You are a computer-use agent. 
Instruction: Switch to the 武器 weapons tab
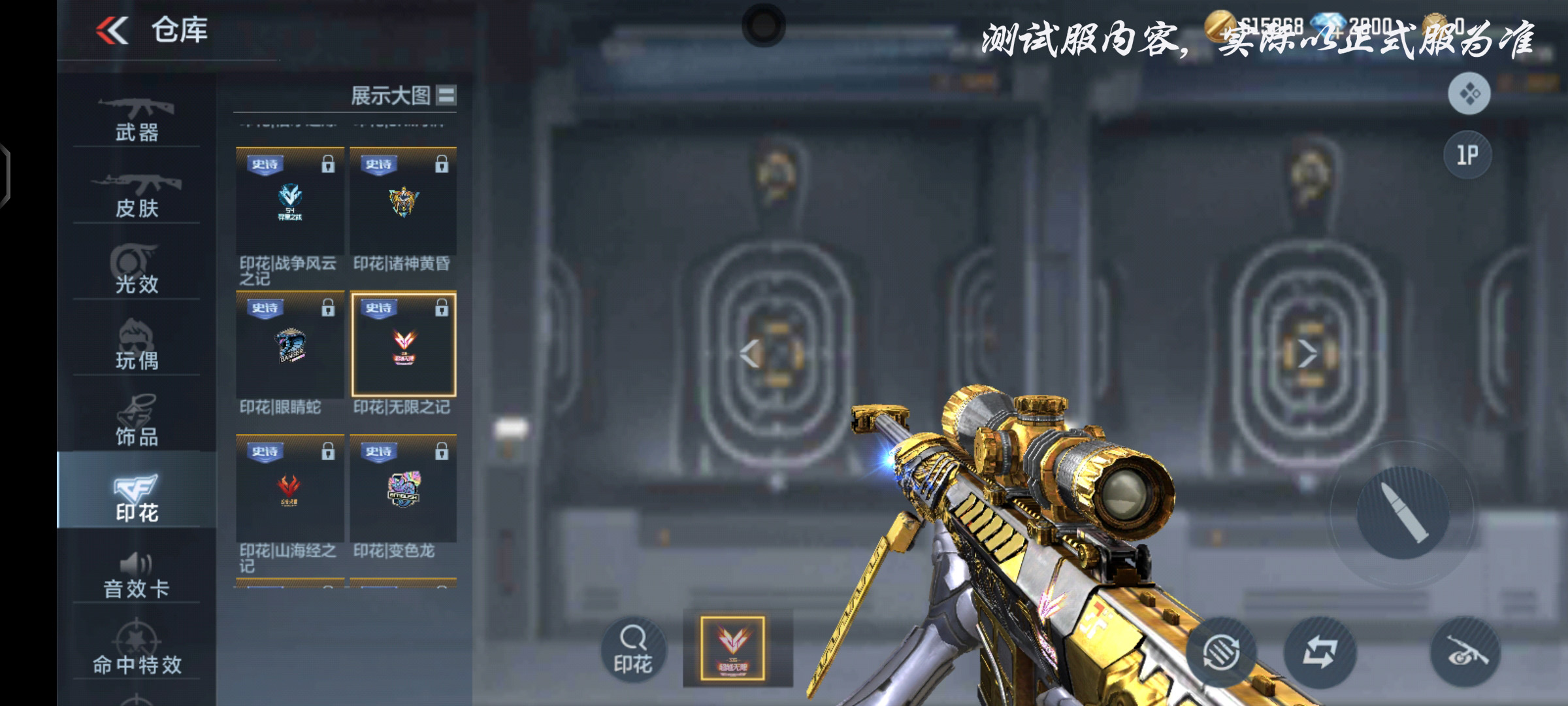pos(137,119)
